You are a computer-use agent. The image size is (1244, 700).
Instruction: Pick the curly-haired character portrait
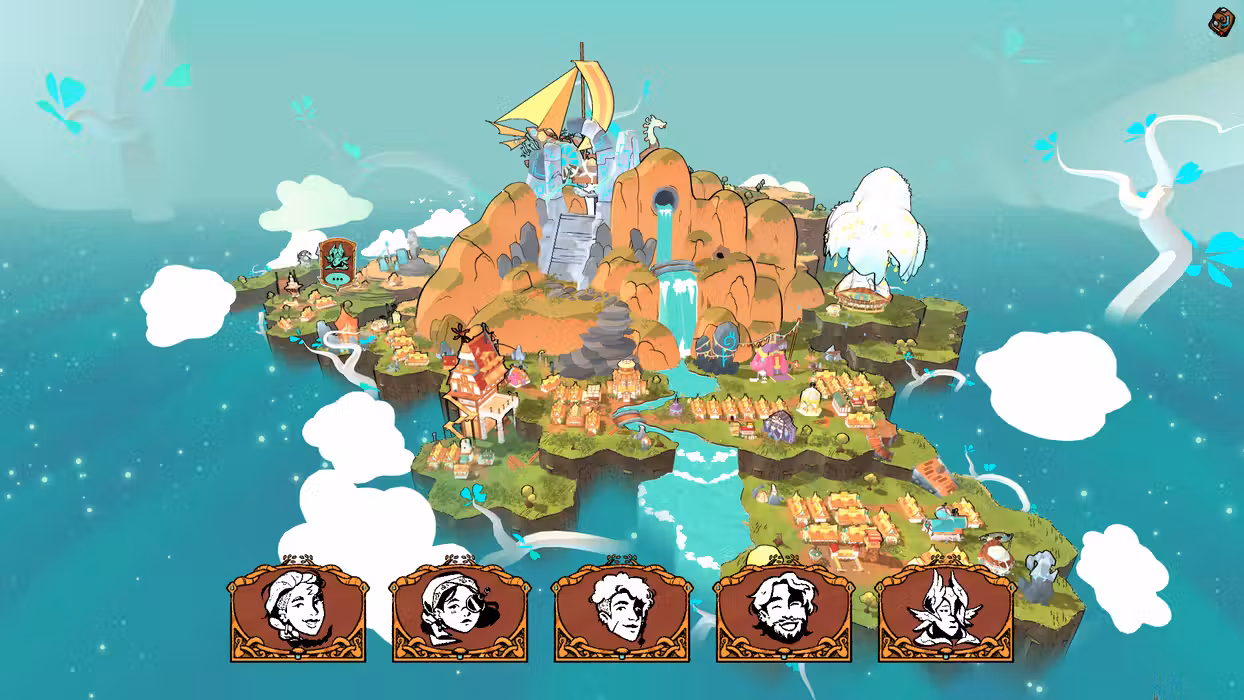(x=621, y=610)
